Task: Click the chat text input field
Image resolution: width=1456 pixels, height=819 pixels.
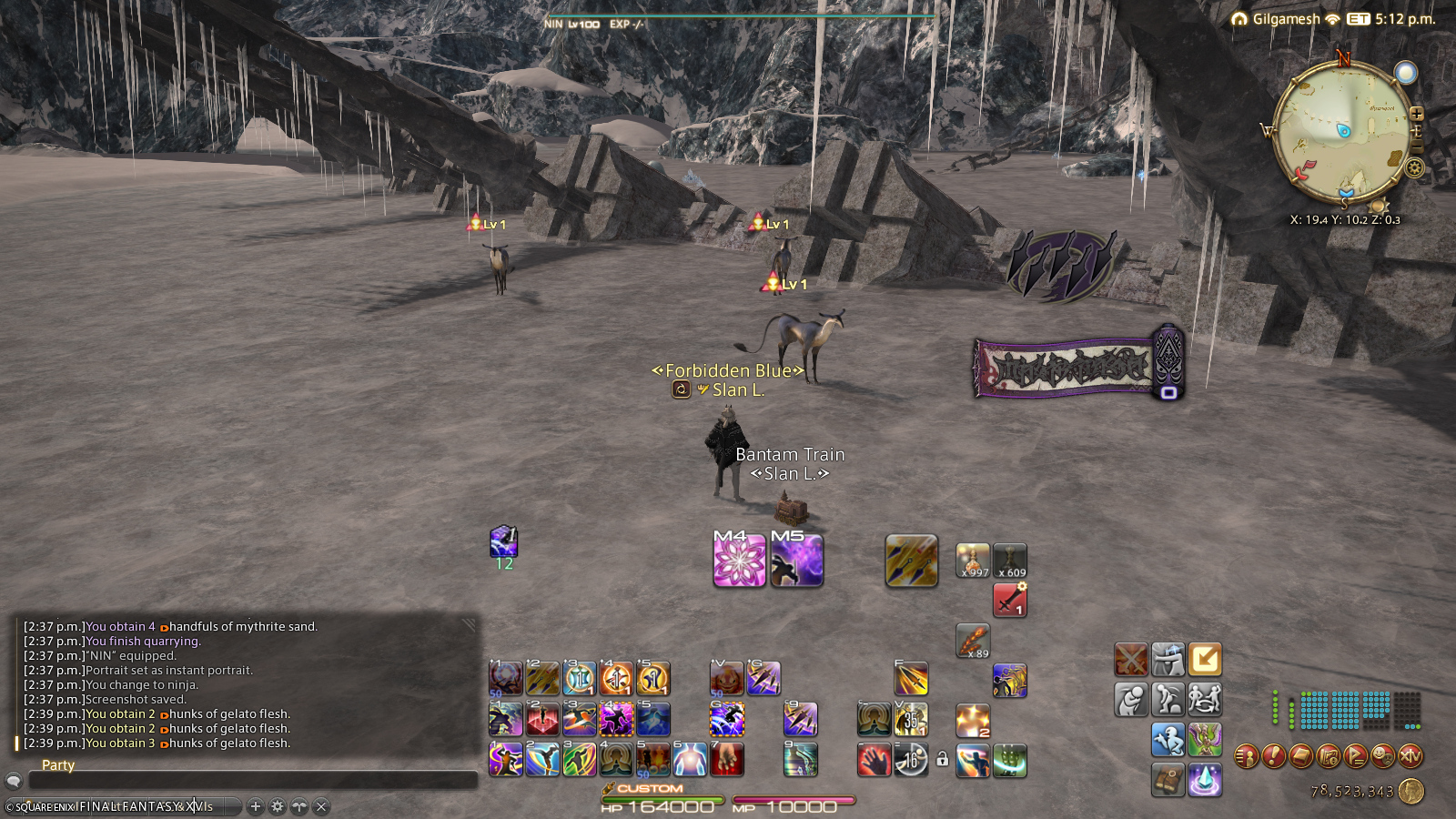Action: point(253,781)
